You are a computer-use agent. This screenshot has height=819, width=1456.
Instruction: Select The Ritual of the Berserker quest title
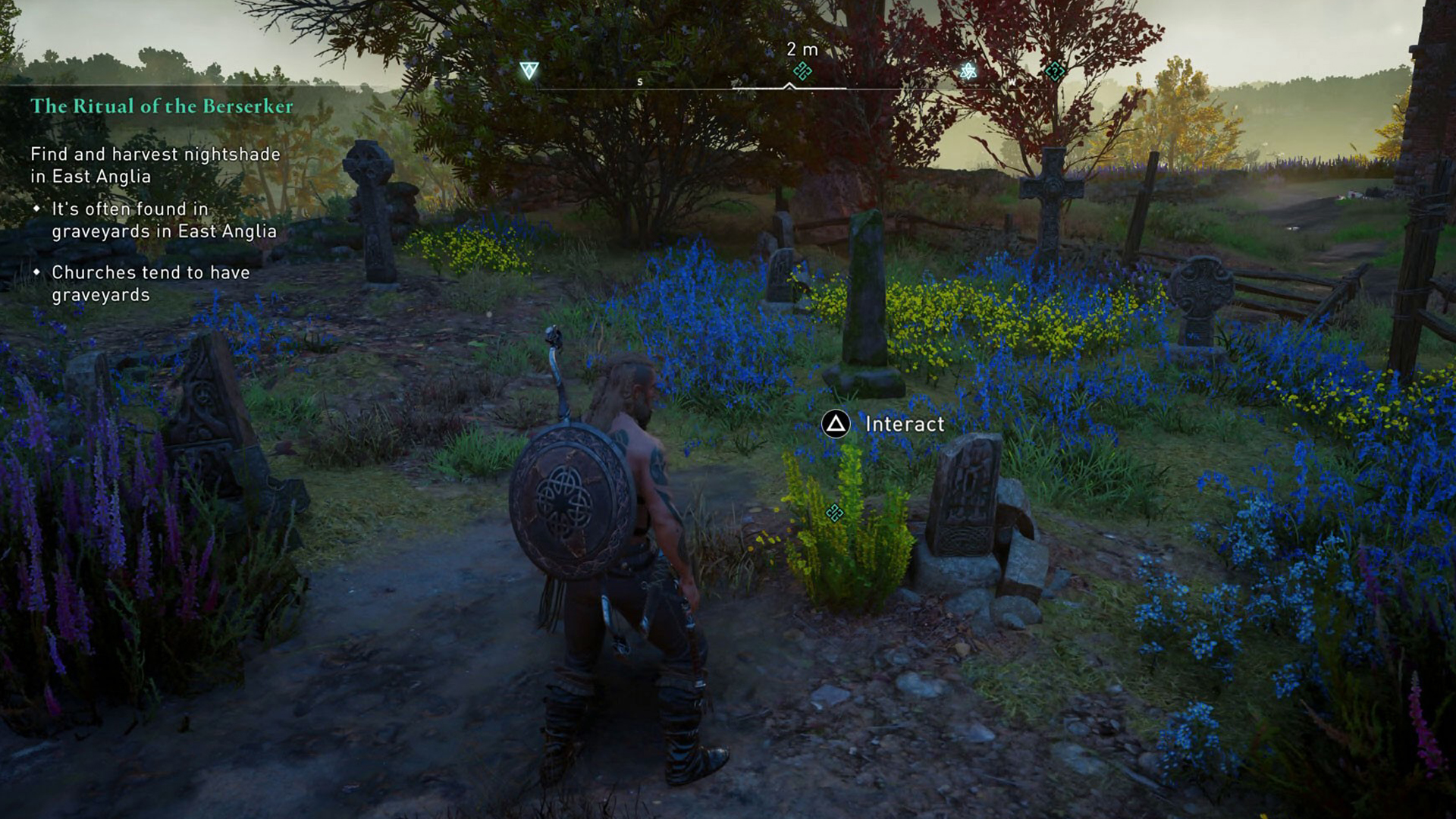[x=162, y=106]
